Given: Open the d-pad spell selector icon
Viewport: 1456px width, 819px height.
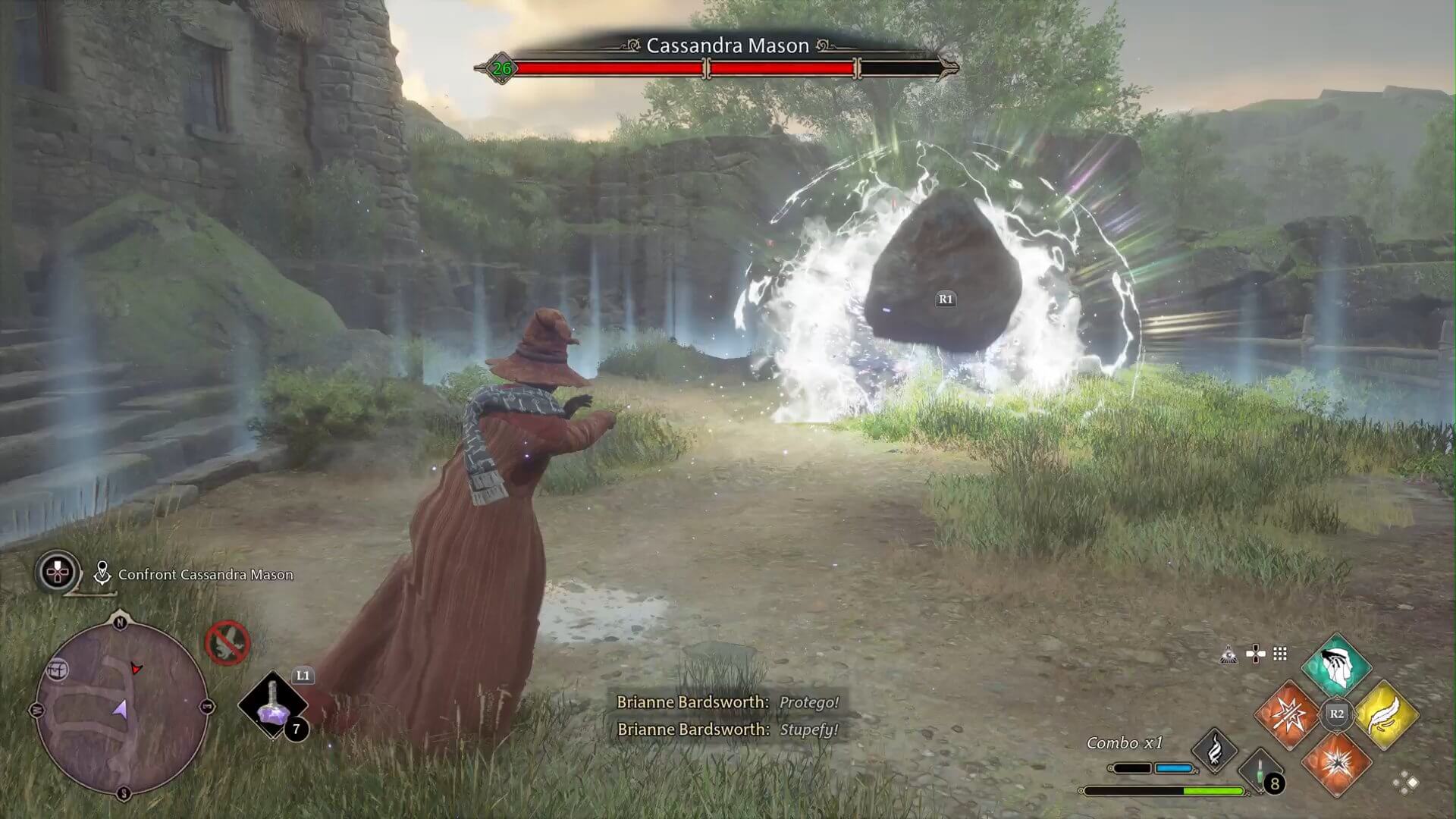Looking at the screenshot, I should (1254, 654).
